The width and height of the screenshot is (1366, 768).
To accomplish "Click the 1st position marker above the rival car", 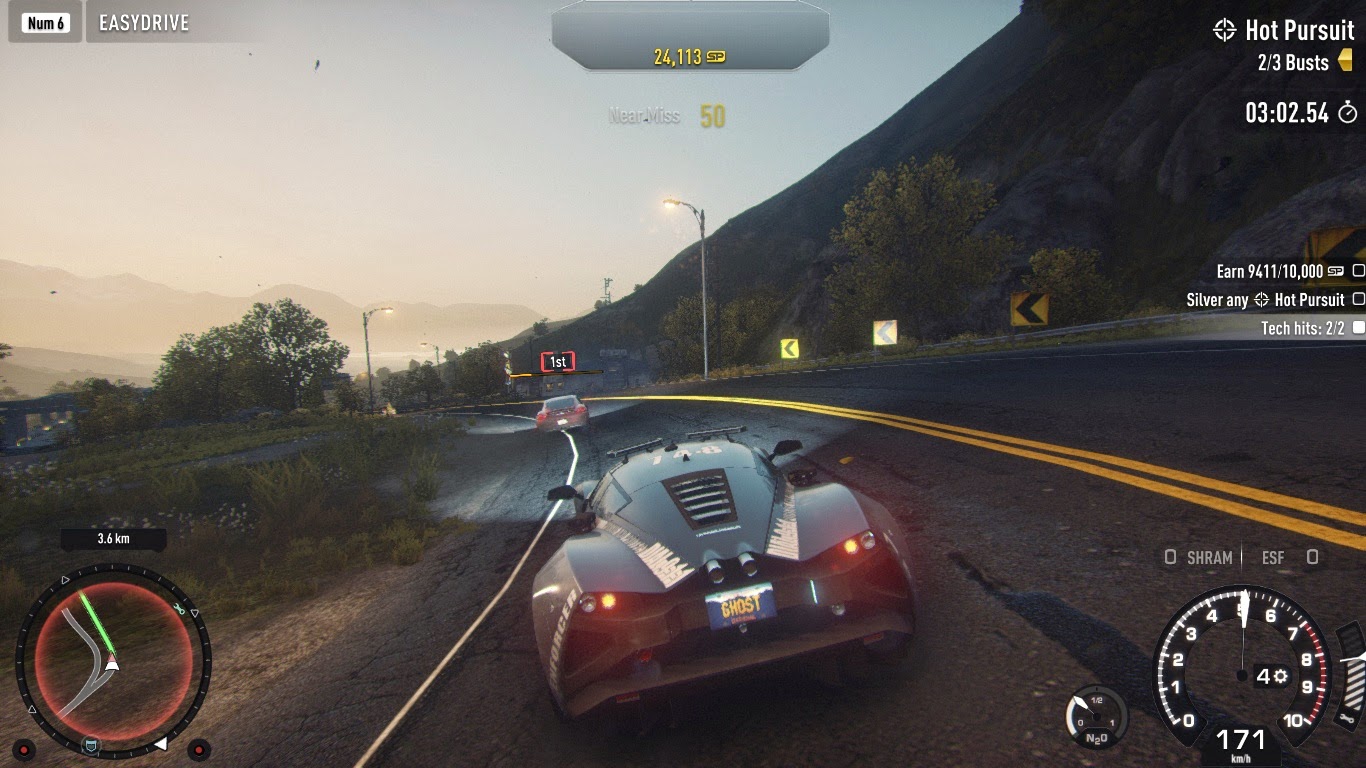I will 556,361.
